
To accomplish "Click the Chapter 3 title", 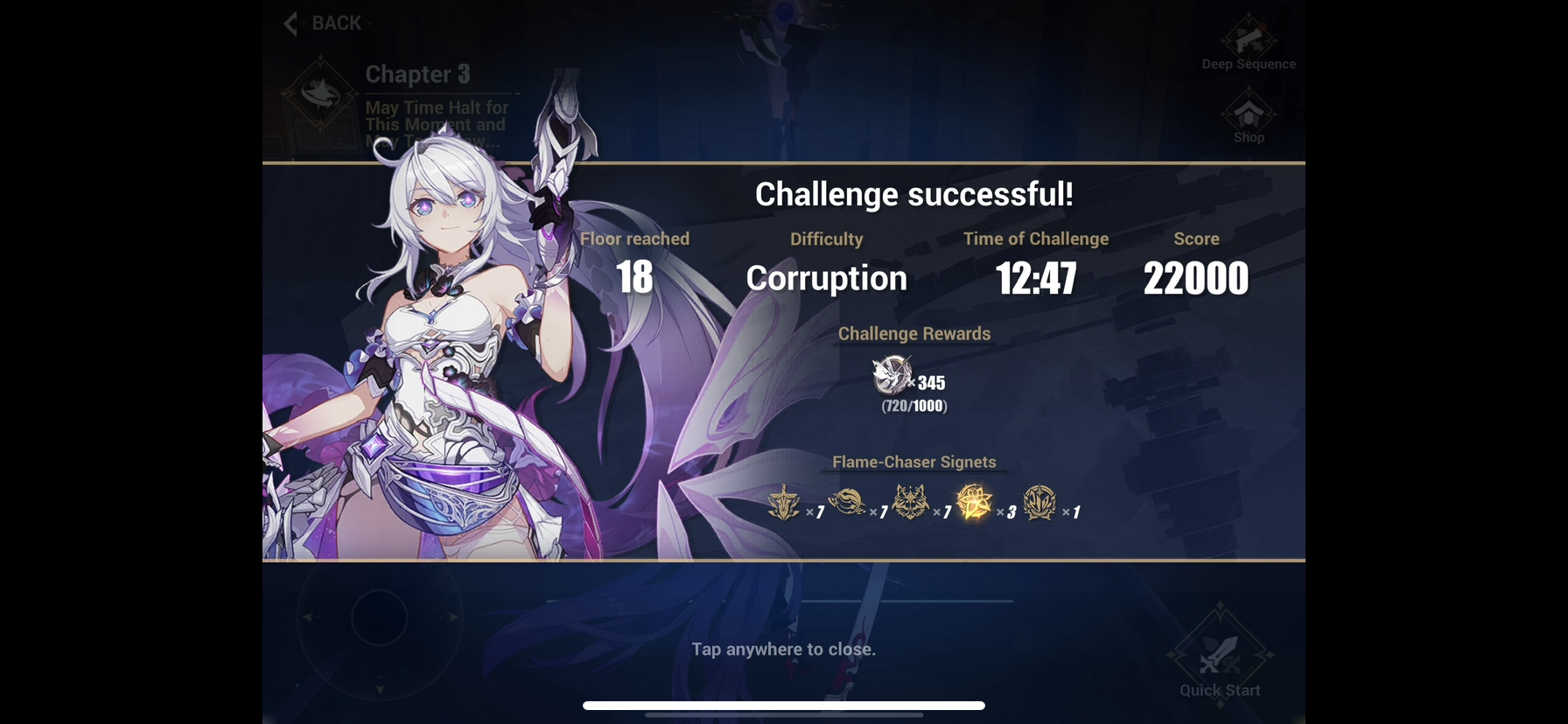I will (417, 73).
